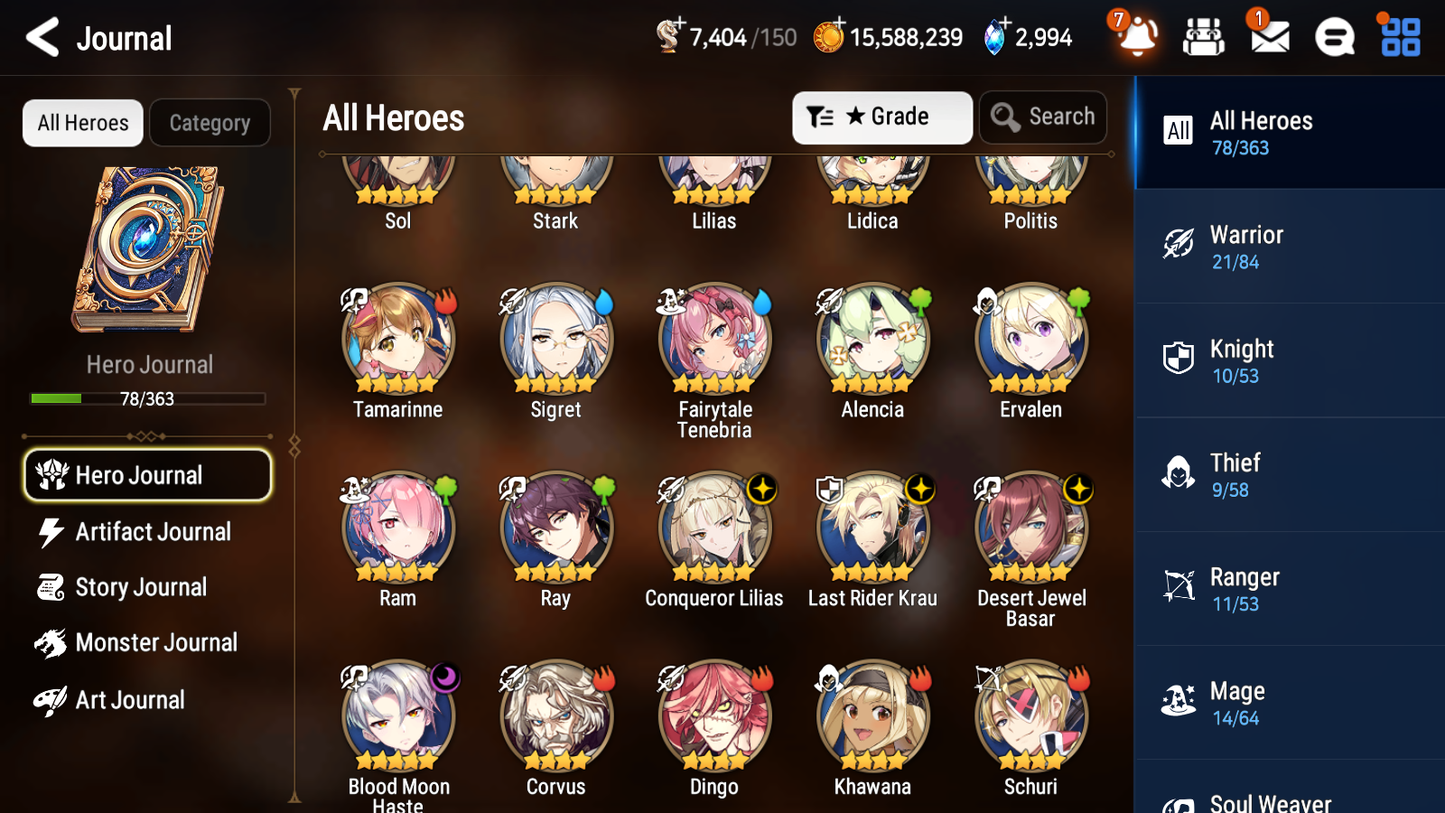The height and width of the screenshot is (813, 1445).
Task: Open the main menu grid icon
Action: point(1399,36)
